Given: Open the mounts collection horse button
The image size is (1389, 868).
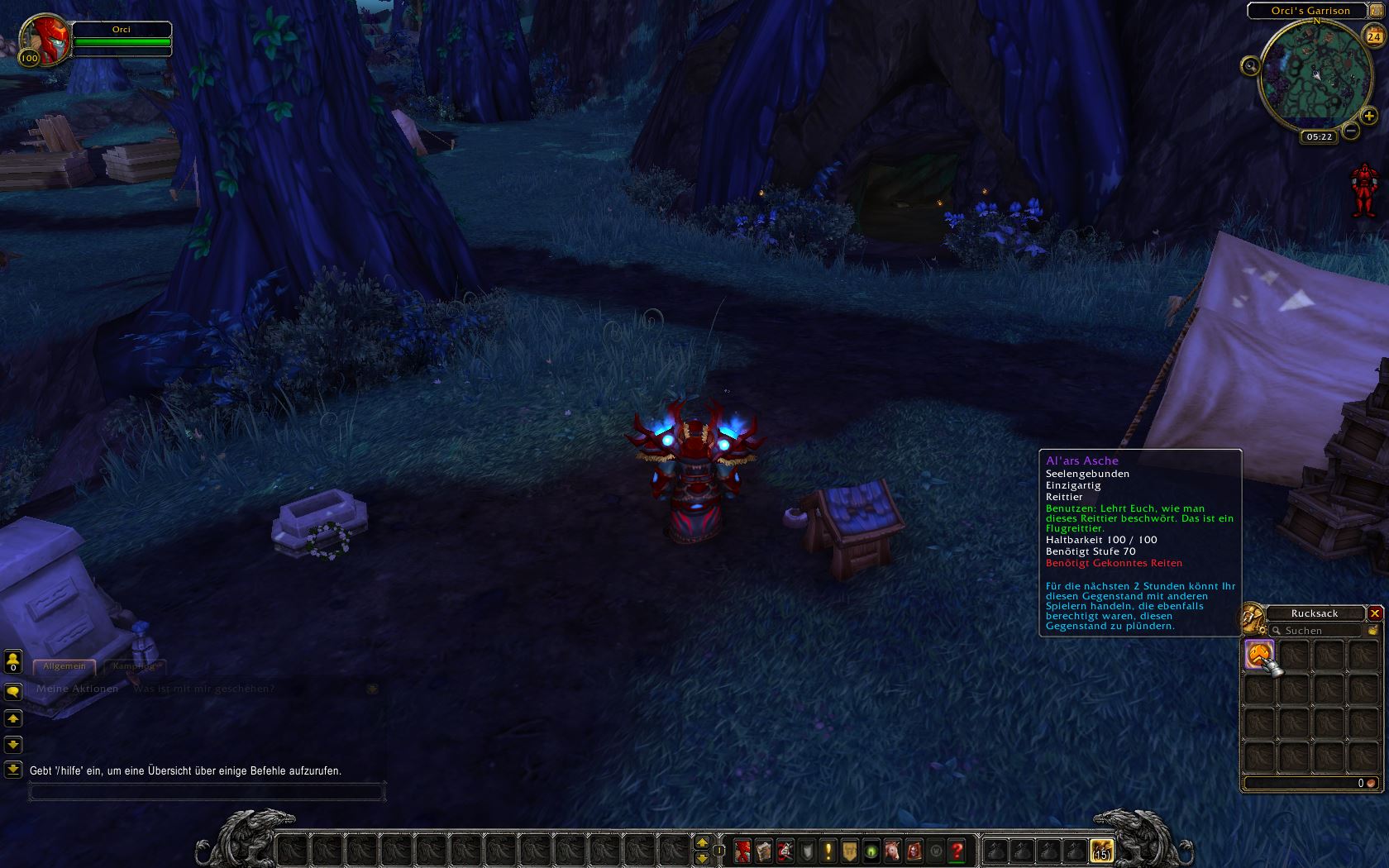Looking at the screenshot, I should pos(892,850).
